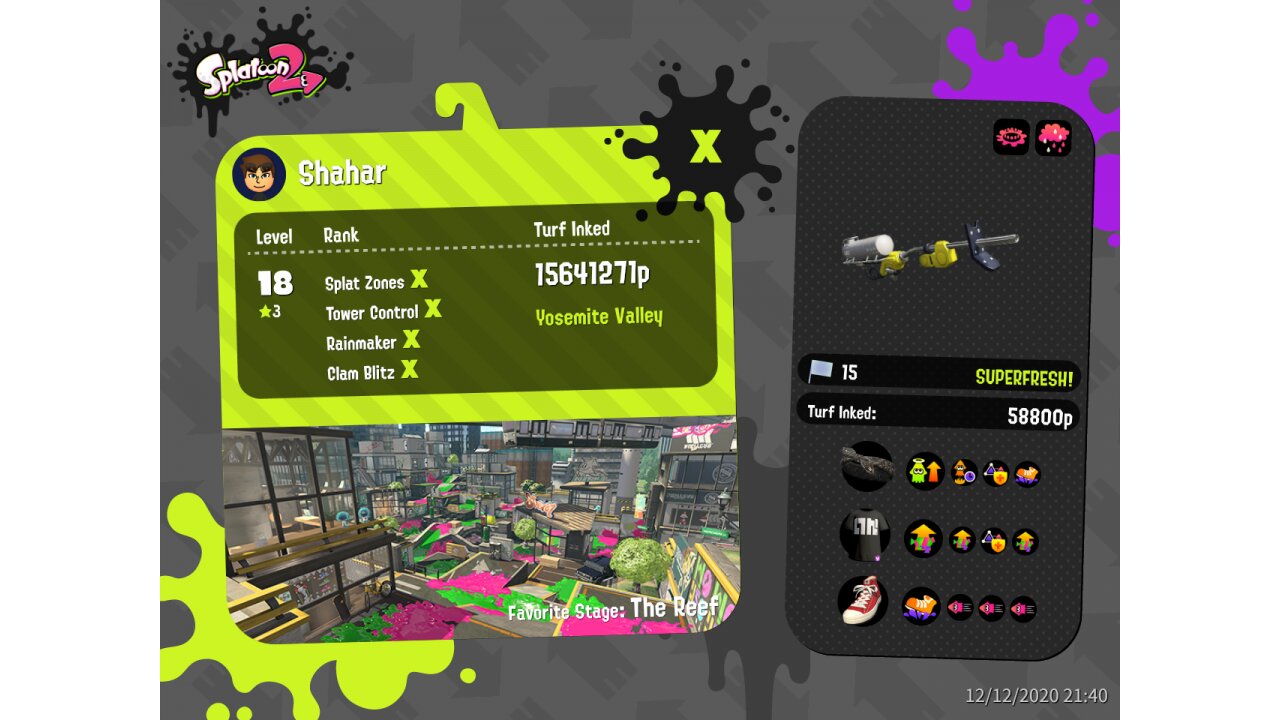The width and height of the screenshot is (1280, 720).
Task: Inspect the headgear gear slot
Action: click(866, 466)
